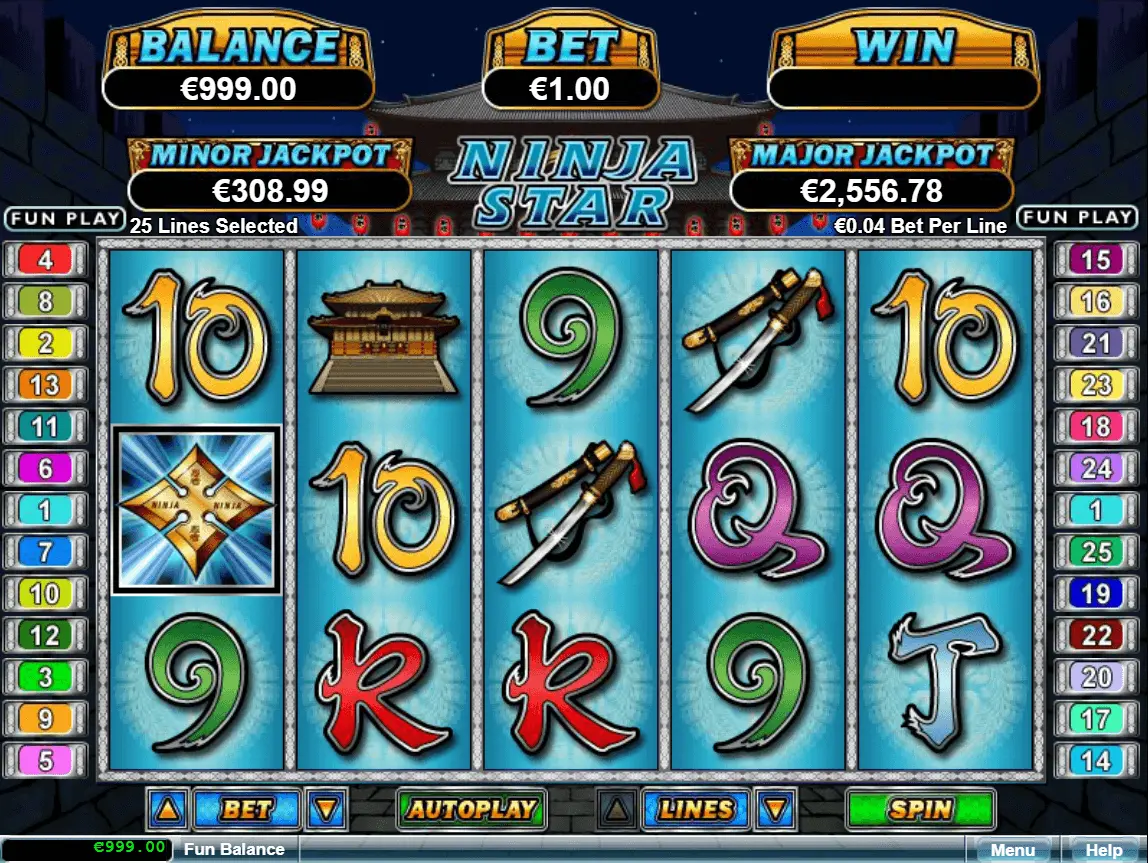Select payline 15 indicator
This screenshot has height=863, width=1148.
click(x=1096, y=261)
